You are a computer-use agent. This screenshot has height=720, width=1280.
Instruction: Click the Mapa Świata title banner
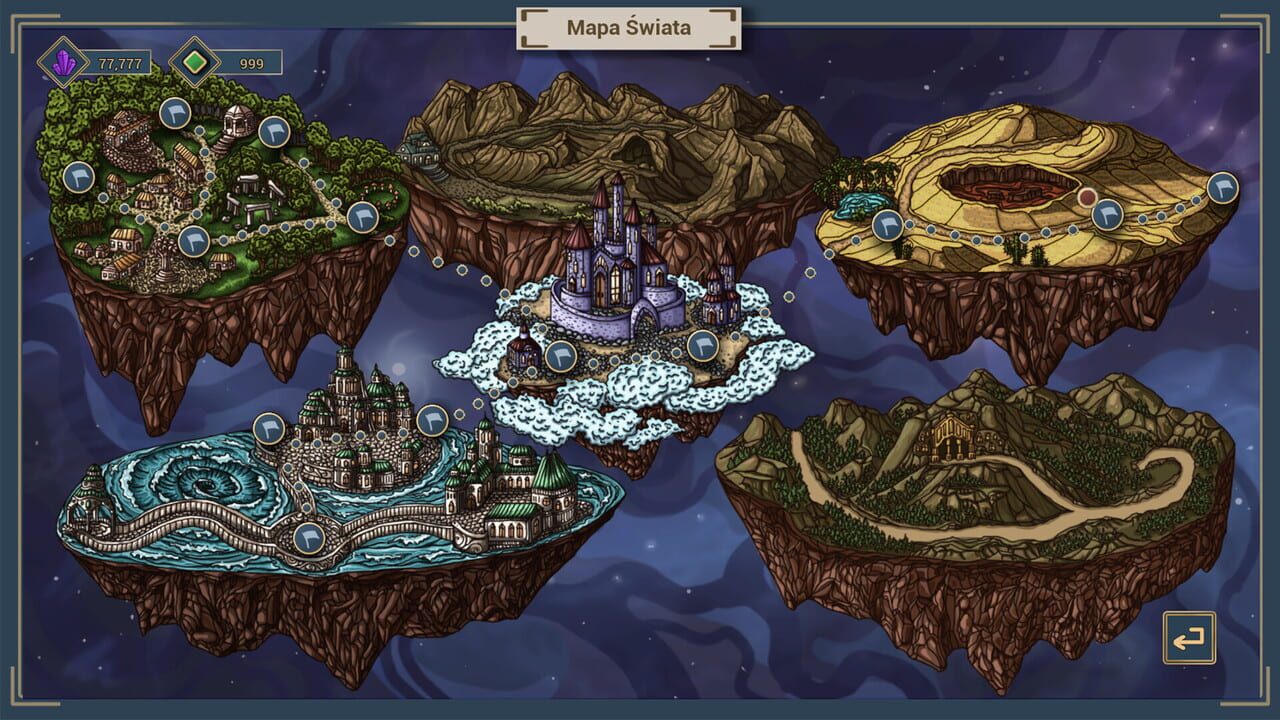(628, 28)
